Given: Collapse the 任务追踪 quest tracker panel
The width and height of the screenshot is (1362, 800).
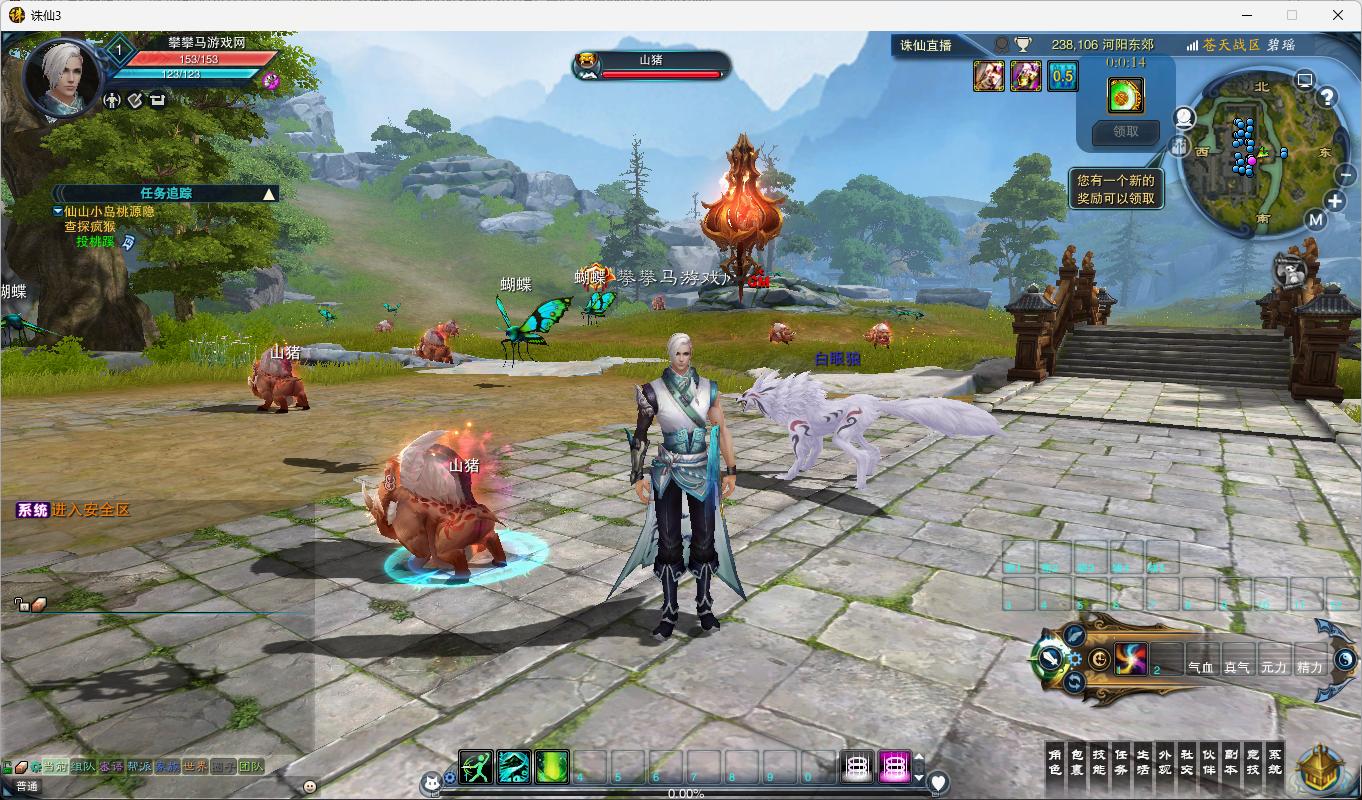Looking at the screenshot, I should (268, 194).
